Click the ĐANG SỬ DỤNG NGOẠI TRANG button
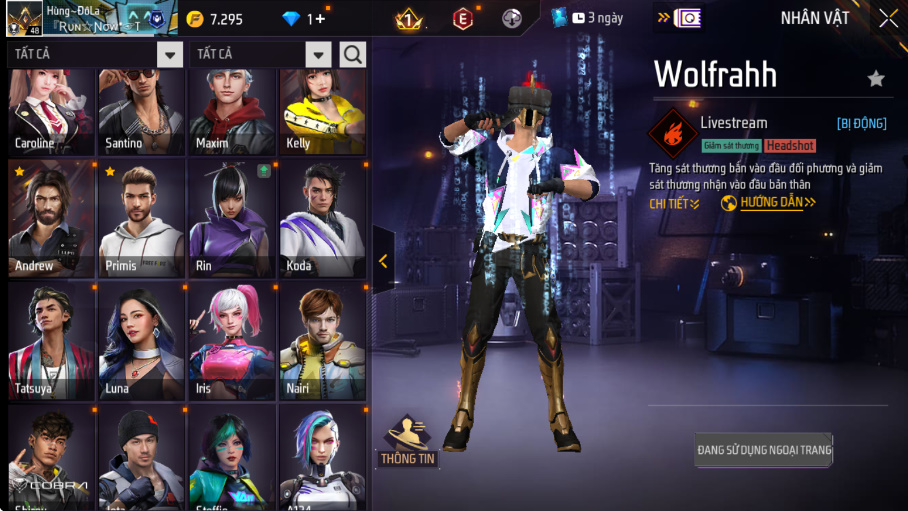Image resolution: width=908 pixels, height=511 pixels. 764,450
